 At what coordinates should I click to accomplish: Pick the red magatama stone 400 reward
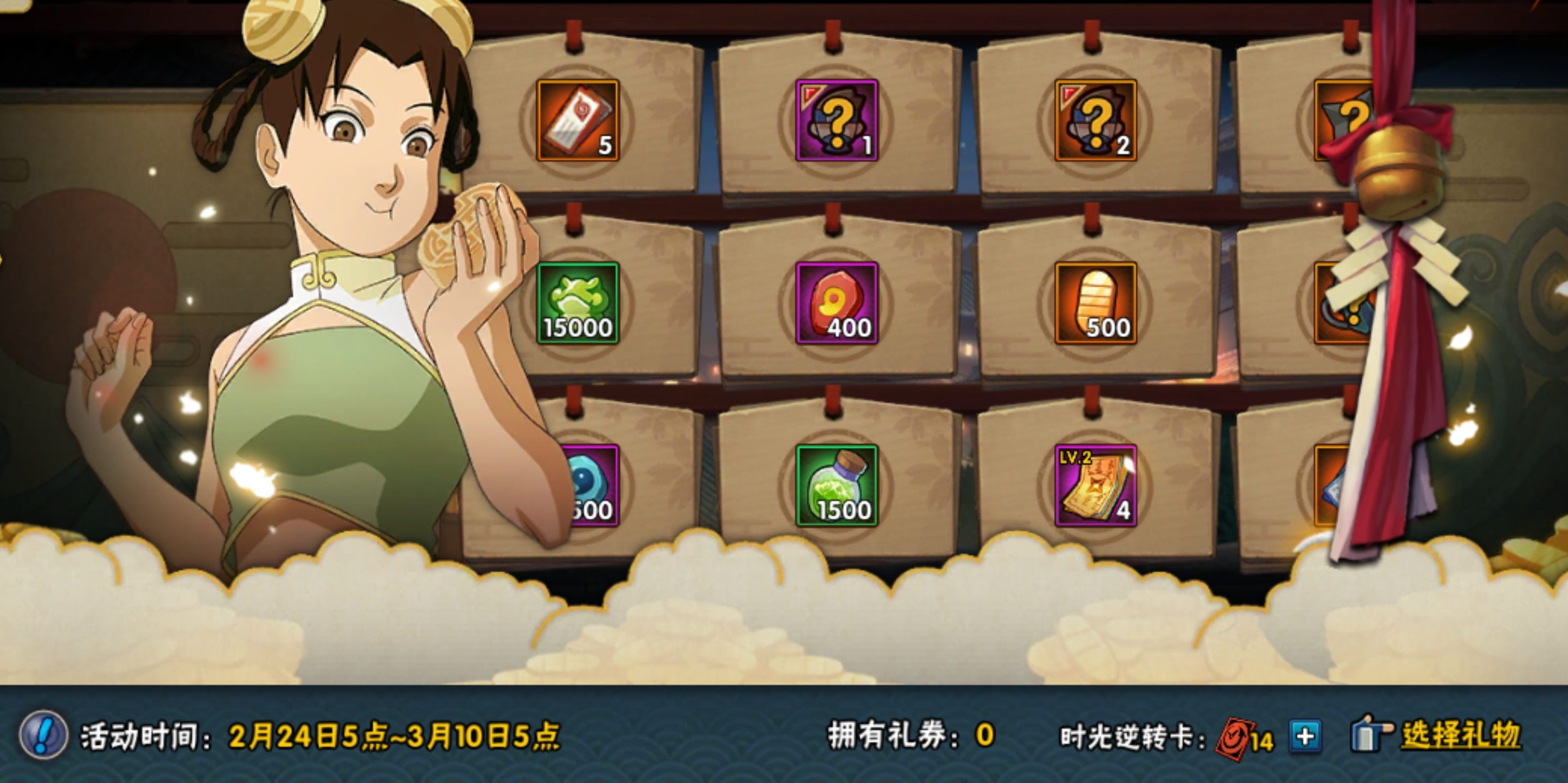click(836, 303)
